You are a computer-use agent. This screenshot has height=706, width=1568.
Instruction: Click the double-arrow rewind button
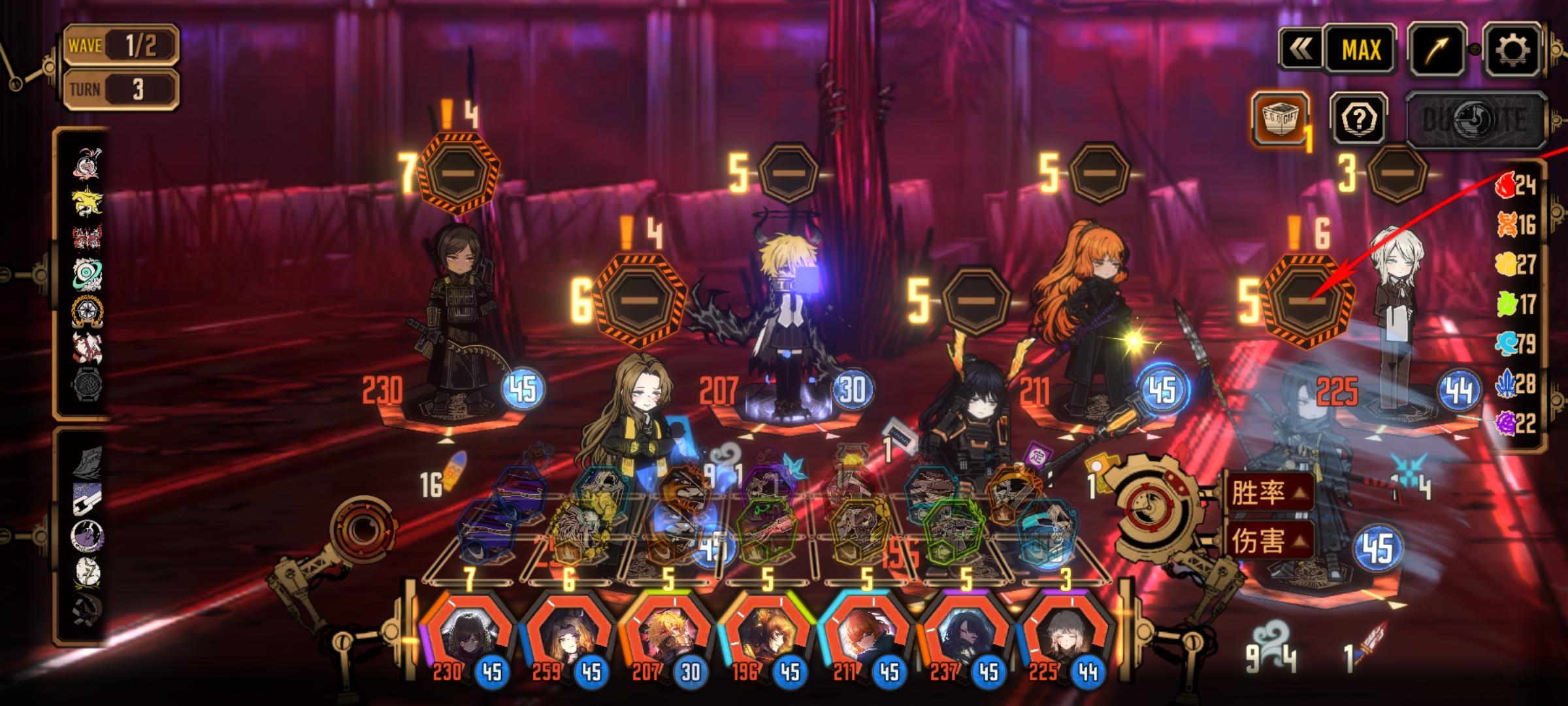point(1301,50)
